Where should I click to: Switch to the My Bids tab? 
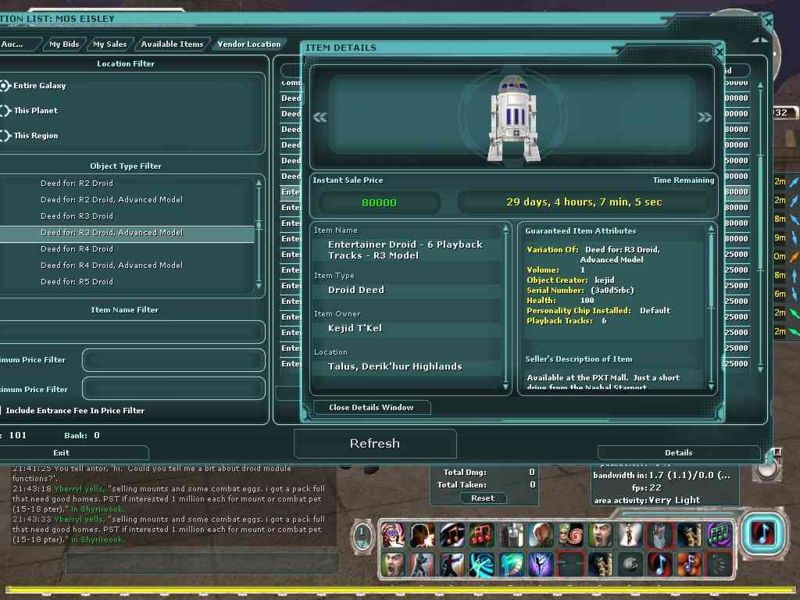point(64,44)
